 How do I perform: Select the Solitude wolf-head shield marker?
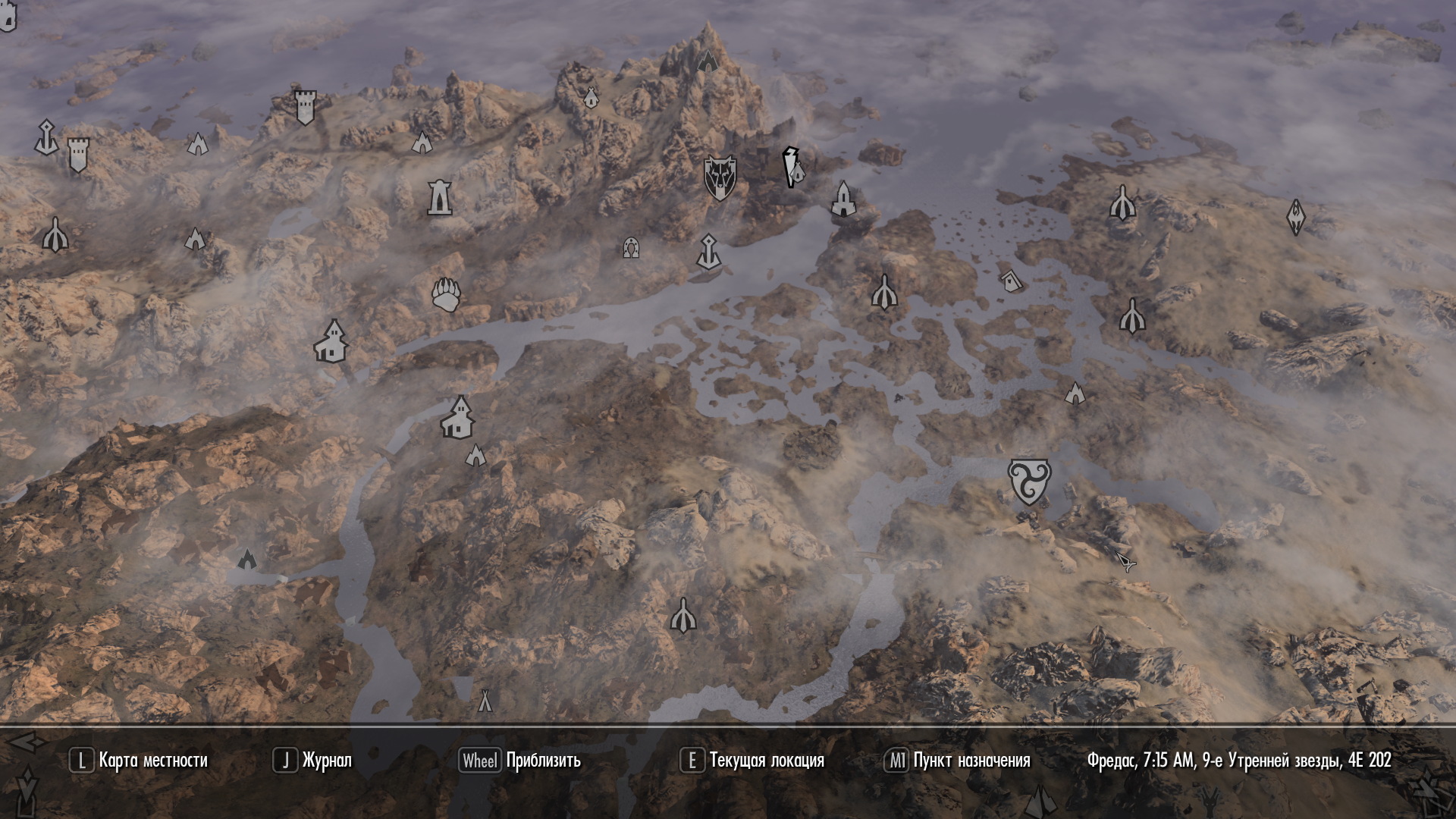(719, 177)
